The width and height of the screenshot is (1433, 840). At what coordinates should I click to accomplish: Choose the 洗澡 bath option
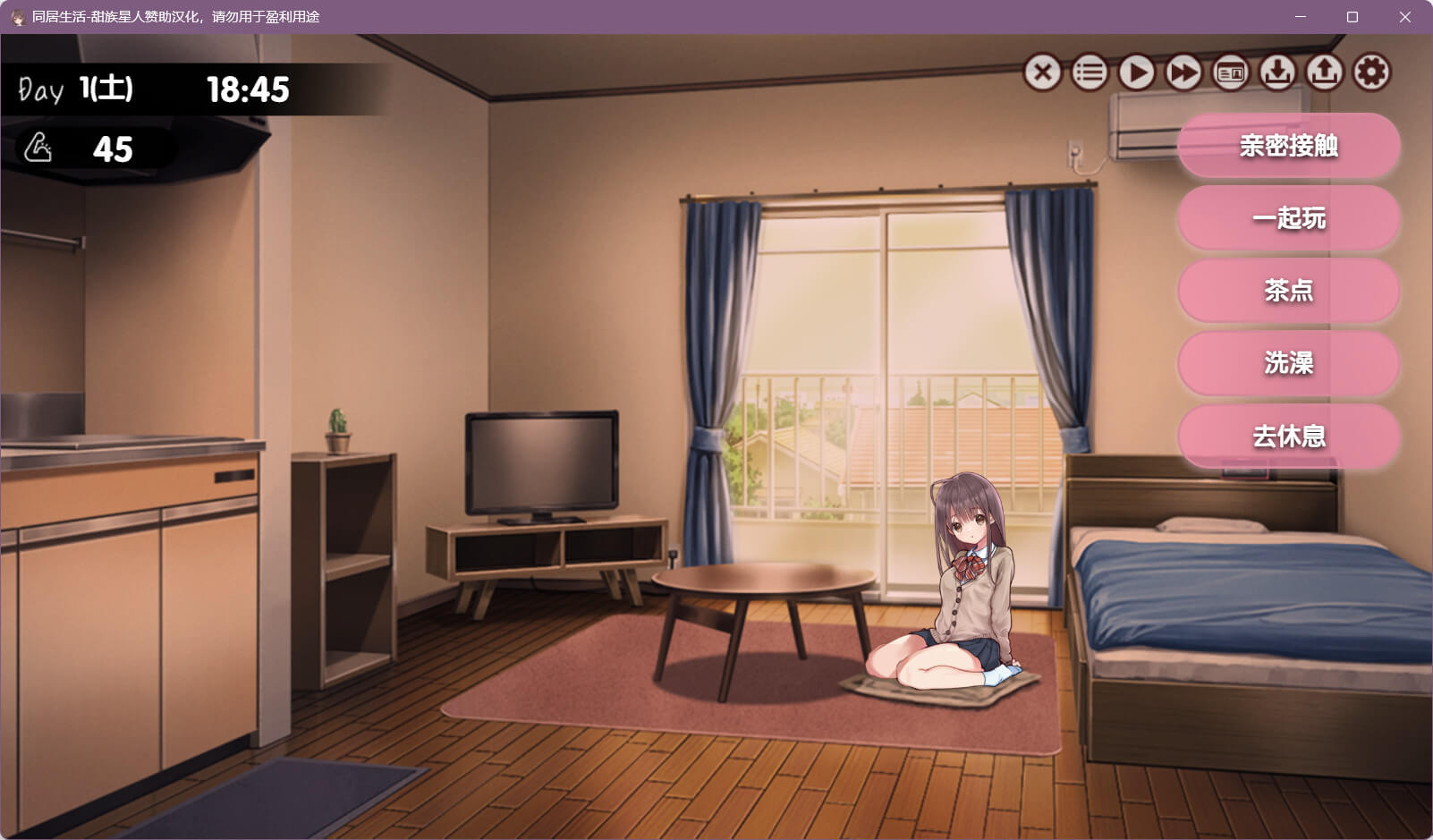point(1288,362)
